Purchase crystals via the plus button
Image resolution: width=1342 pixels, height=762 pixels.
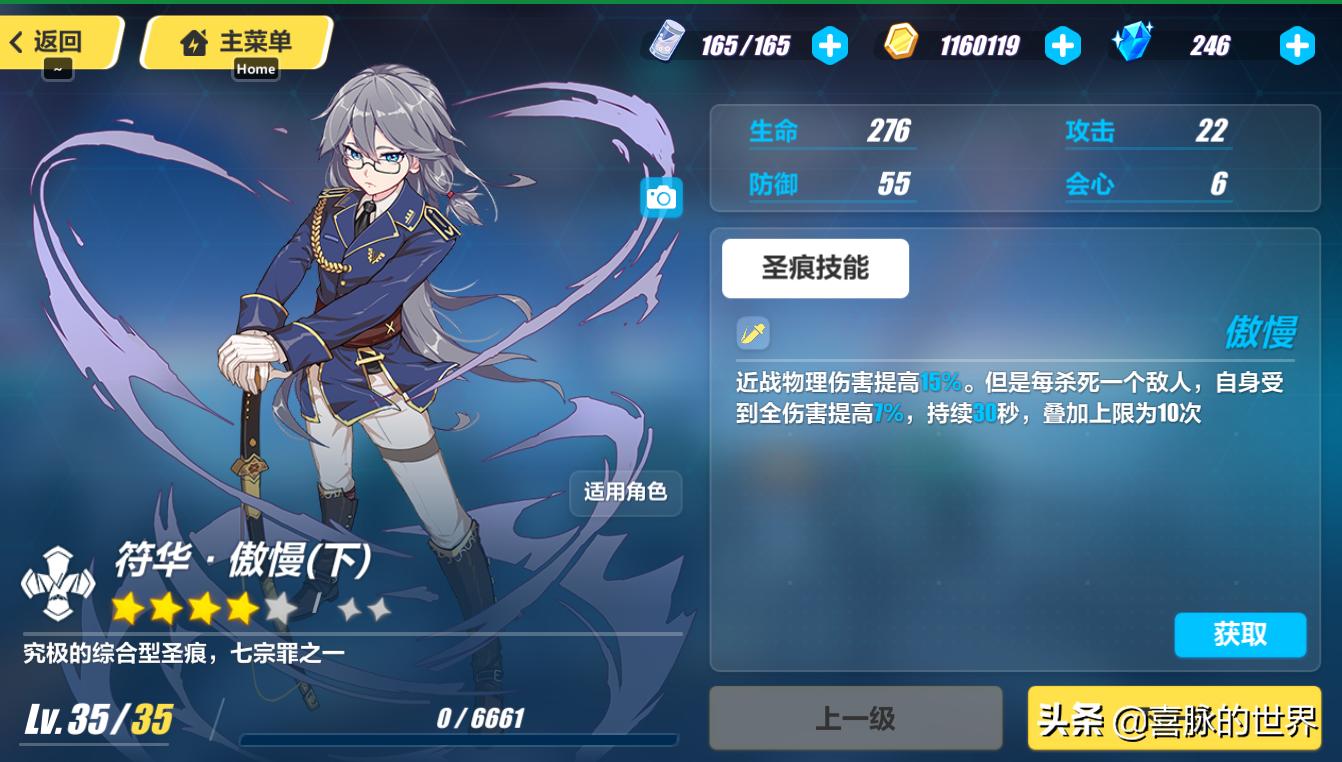coord(1296,44)
